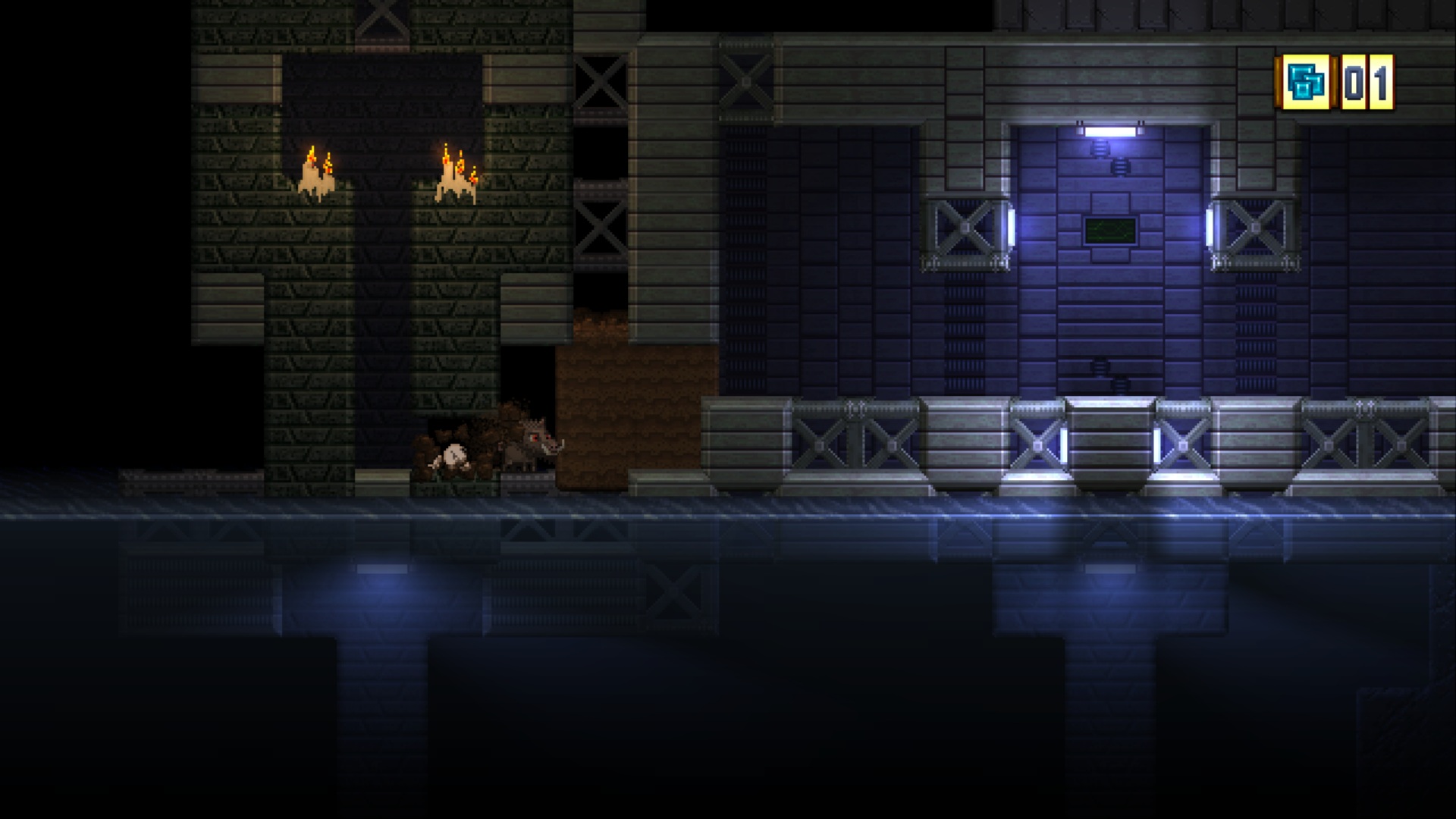Screen dimensions: 1456x819
Task: Click the blue block collectible icon
Action: [1307, 82]
